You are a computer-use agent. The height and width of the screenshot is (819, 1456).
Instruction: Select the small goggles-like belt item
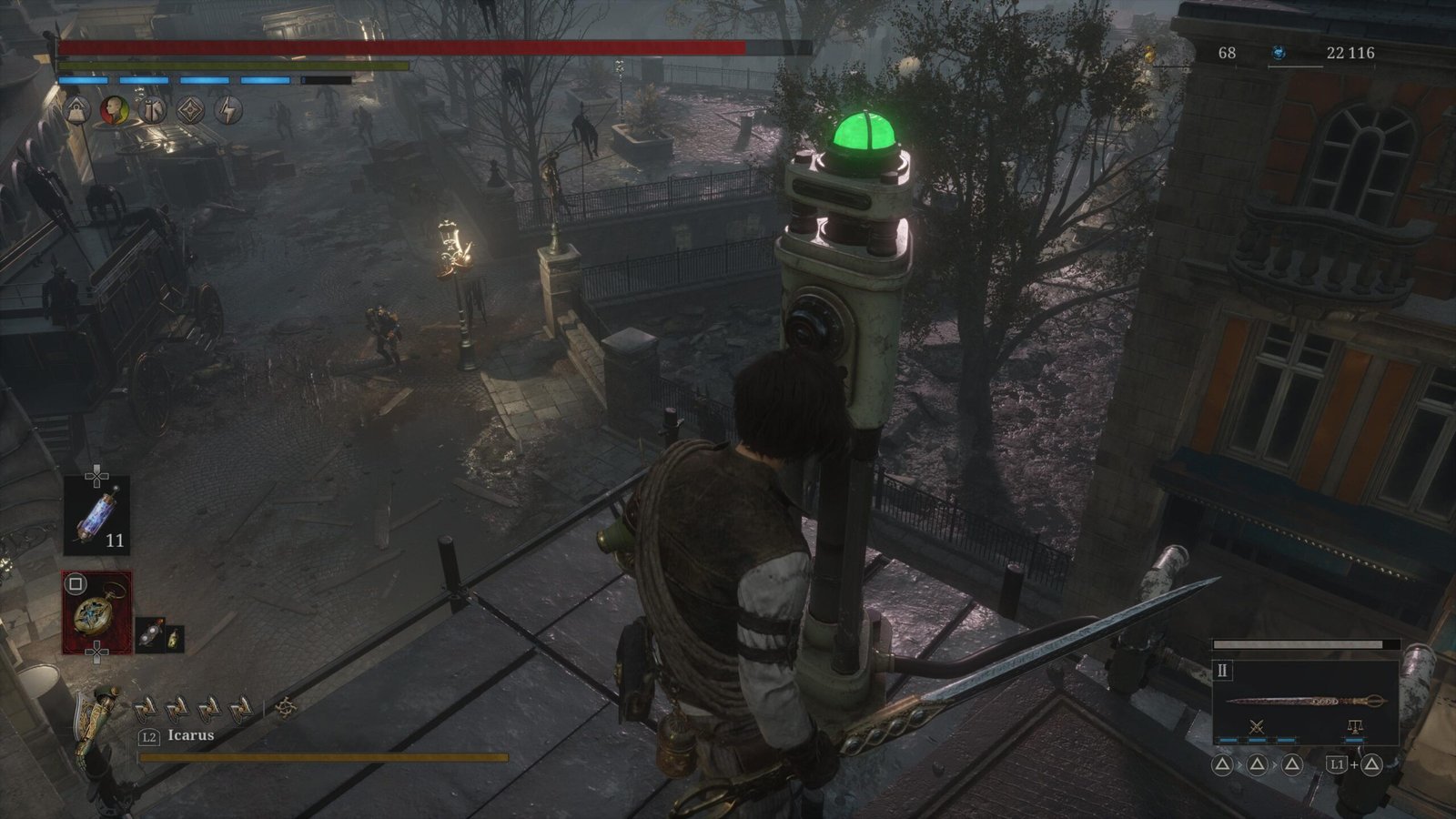[x=148, y=637]
